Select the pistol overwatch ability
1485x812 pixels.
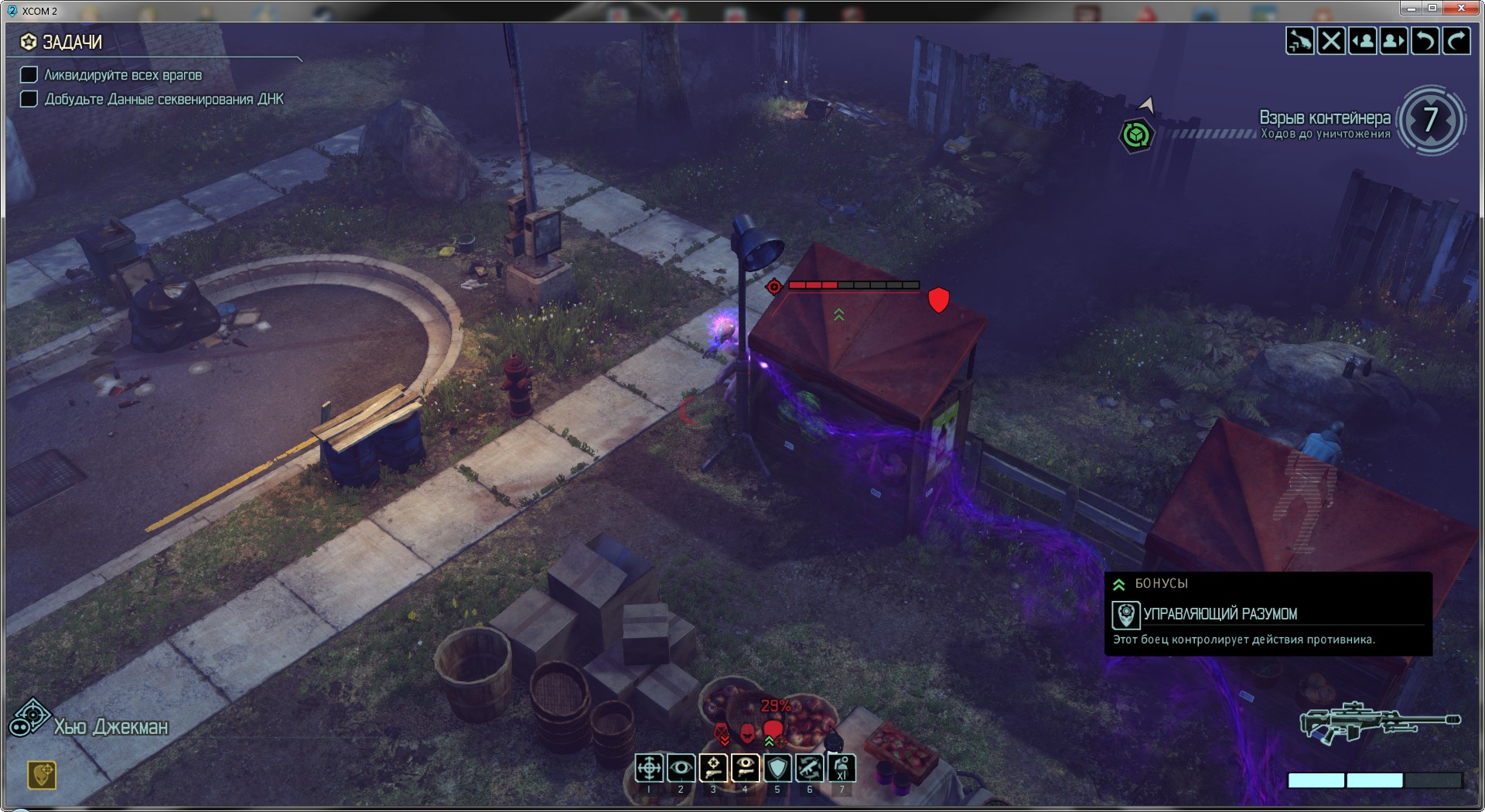tap(745, 768)
